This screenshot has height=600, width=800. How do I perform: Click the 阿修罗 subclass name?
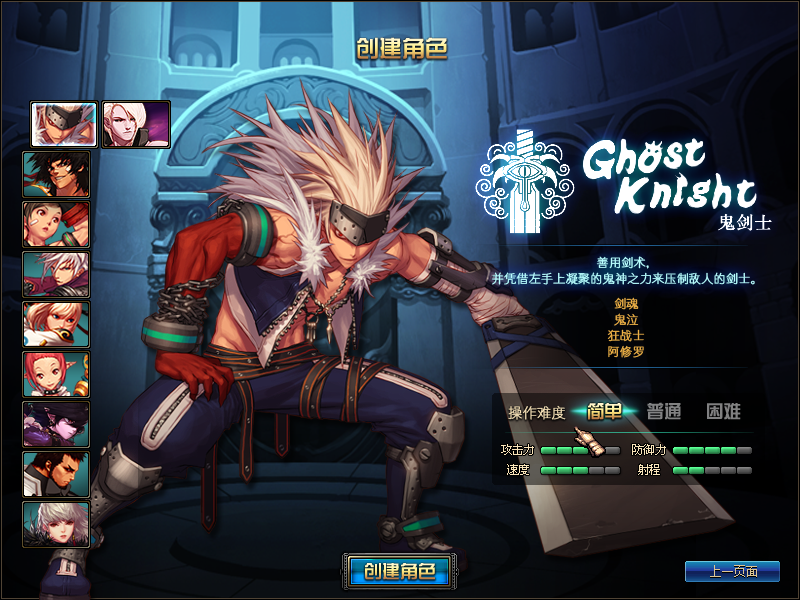point(625,352)
